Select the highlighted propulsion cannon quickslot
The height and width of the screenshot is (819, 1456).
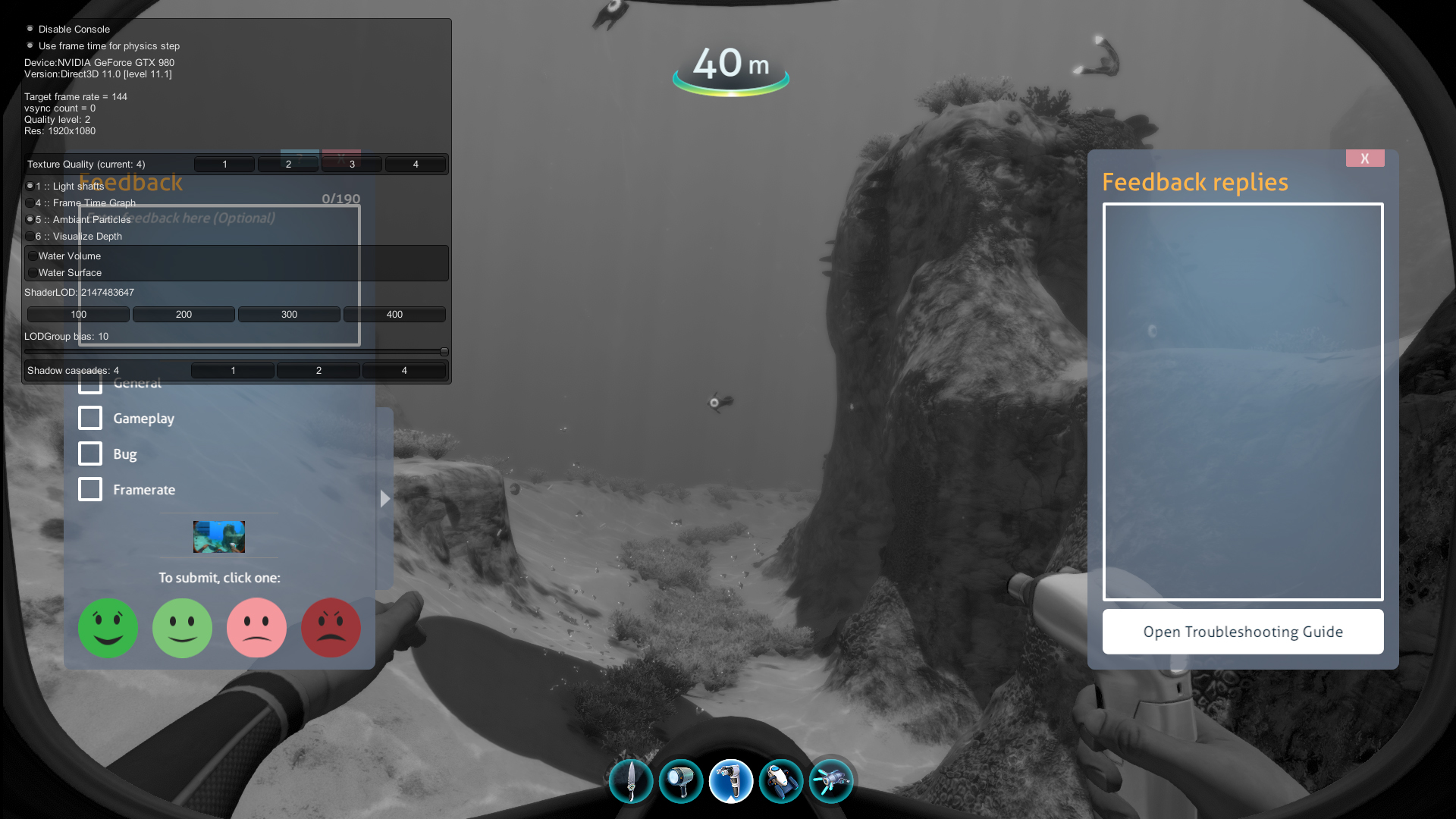[x=730, y=780]
